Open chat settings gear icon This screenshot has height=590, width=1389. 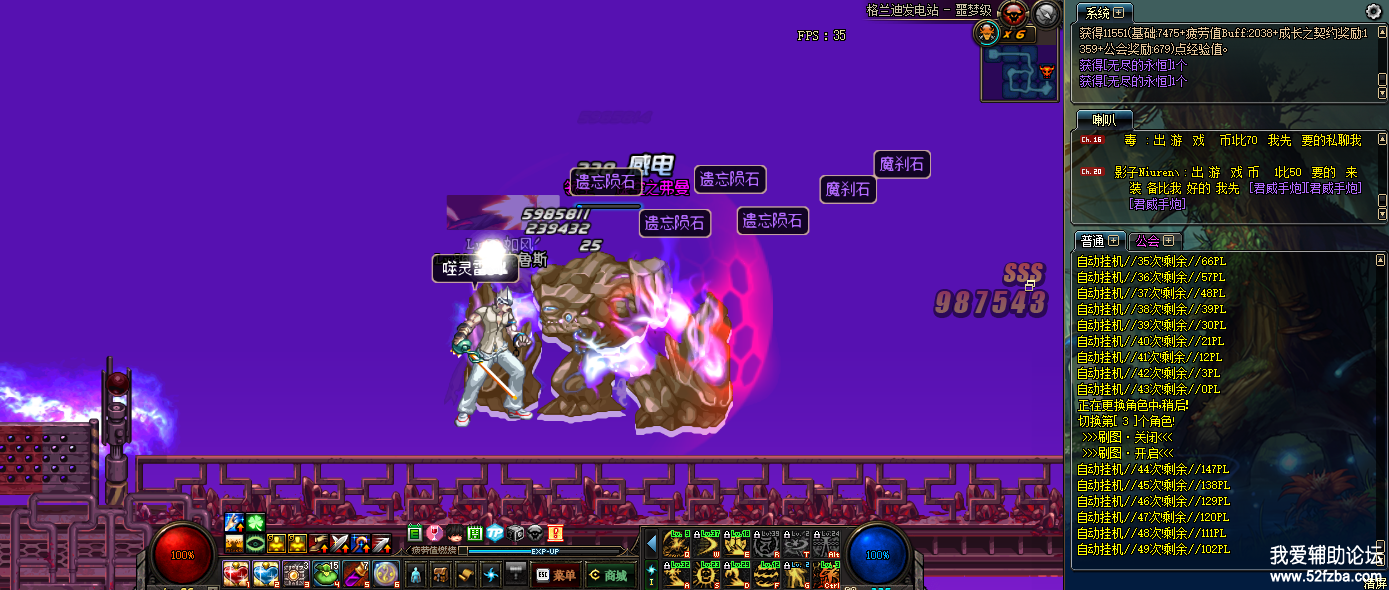pyautogui.click(x=1374, y=12)
